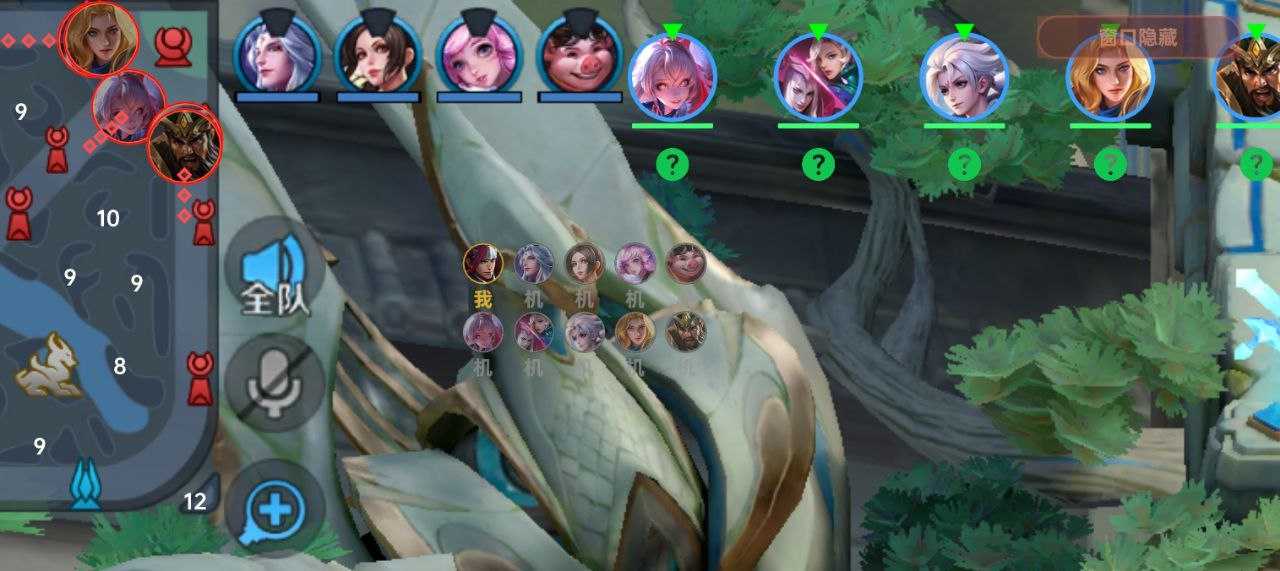Click the 窗口隐藏 hide-window button
This screenshot has width=1280, height=571.
click(x=1137, y=38)
